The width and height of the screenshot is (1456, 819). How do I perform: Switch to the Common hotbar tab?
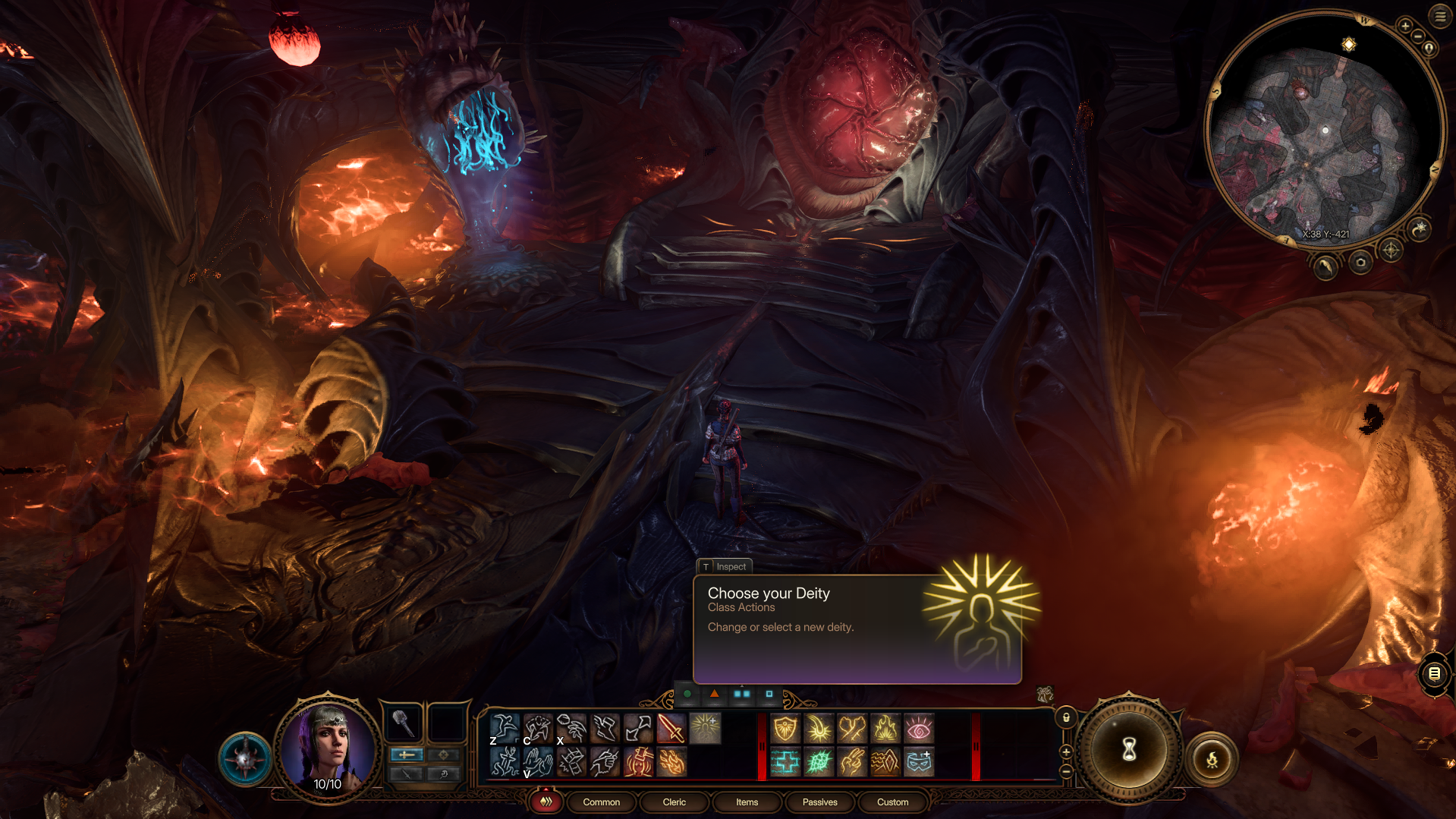point(601,802)
